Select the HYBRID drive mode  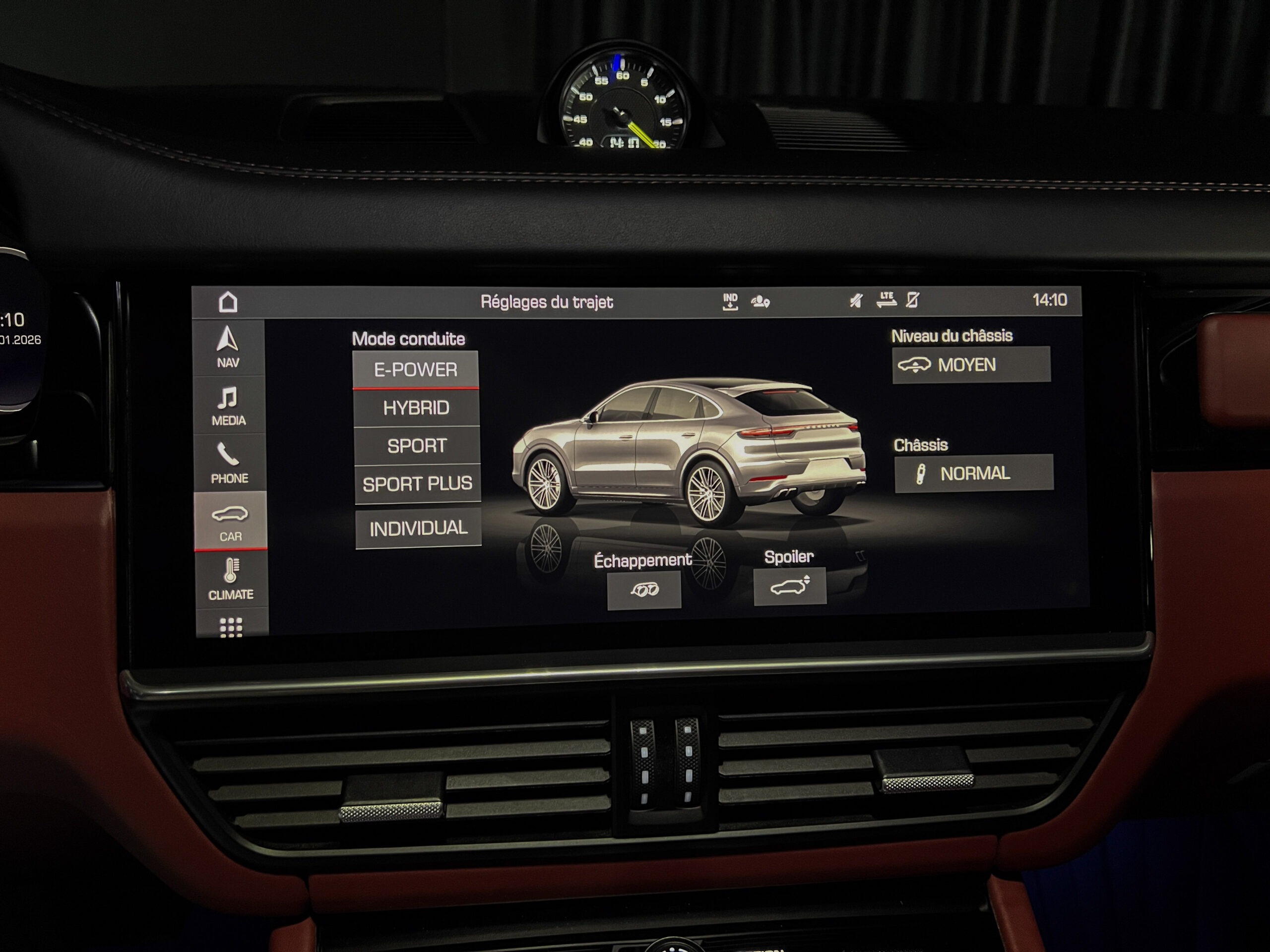[x=416, y=408]
